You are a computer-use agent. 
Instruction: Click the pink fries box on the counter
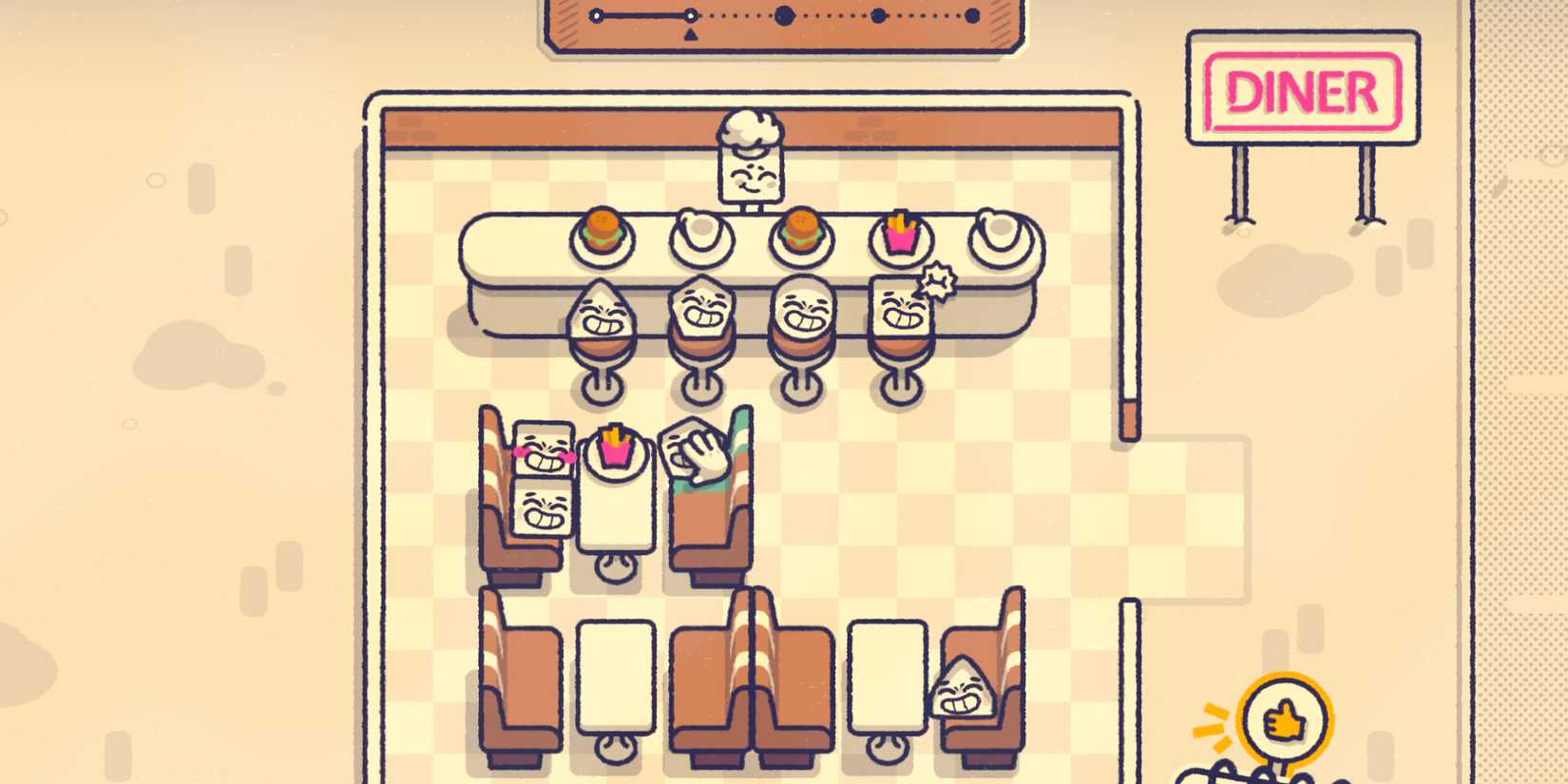pos(901,238)
